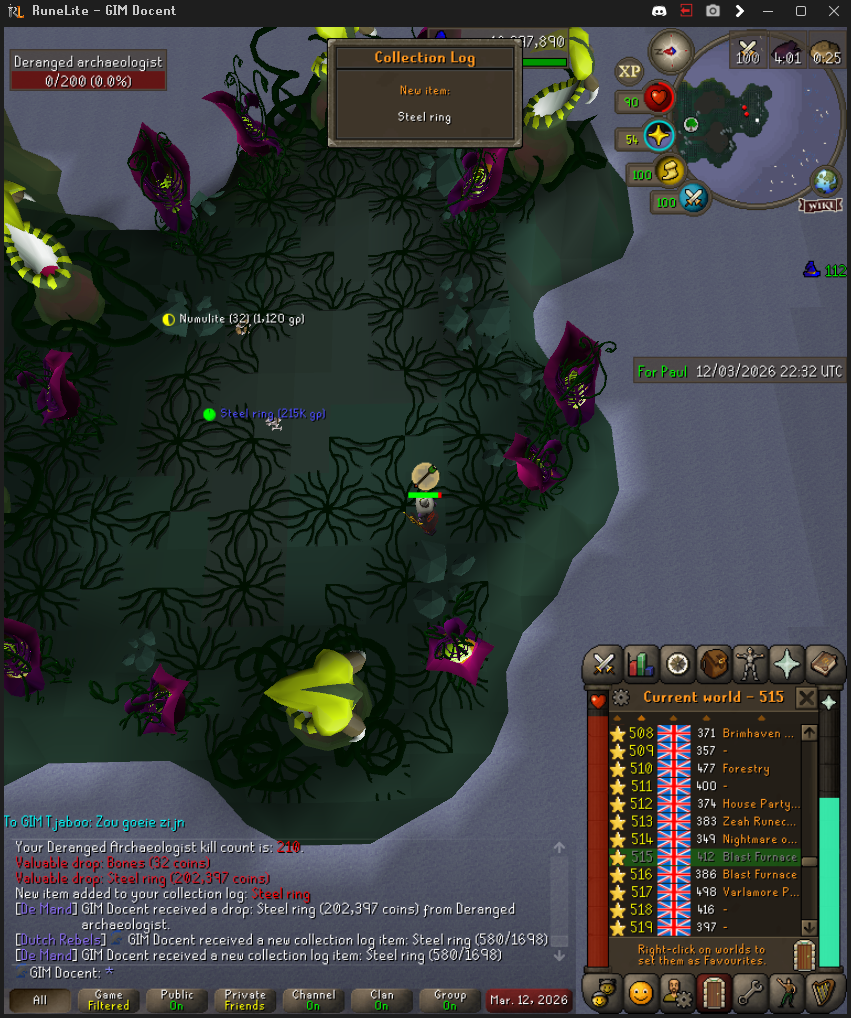
Task: Select the Game chat filter tab
Action: pos(108,999)
